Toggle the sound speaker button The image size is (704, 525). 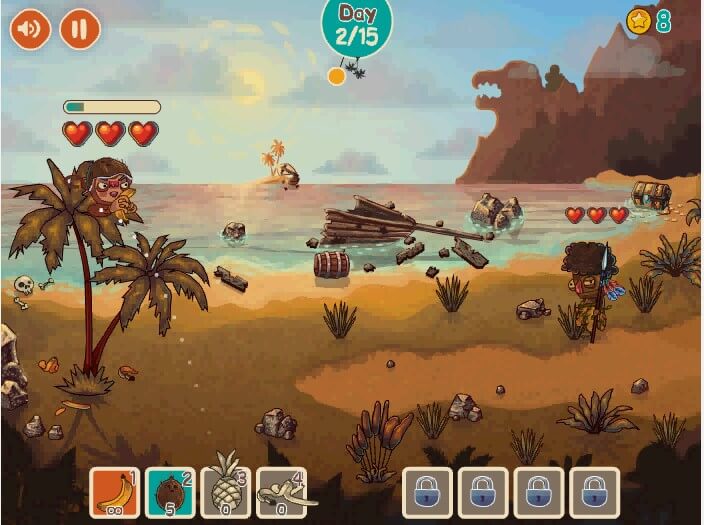(x=30, y=29)
